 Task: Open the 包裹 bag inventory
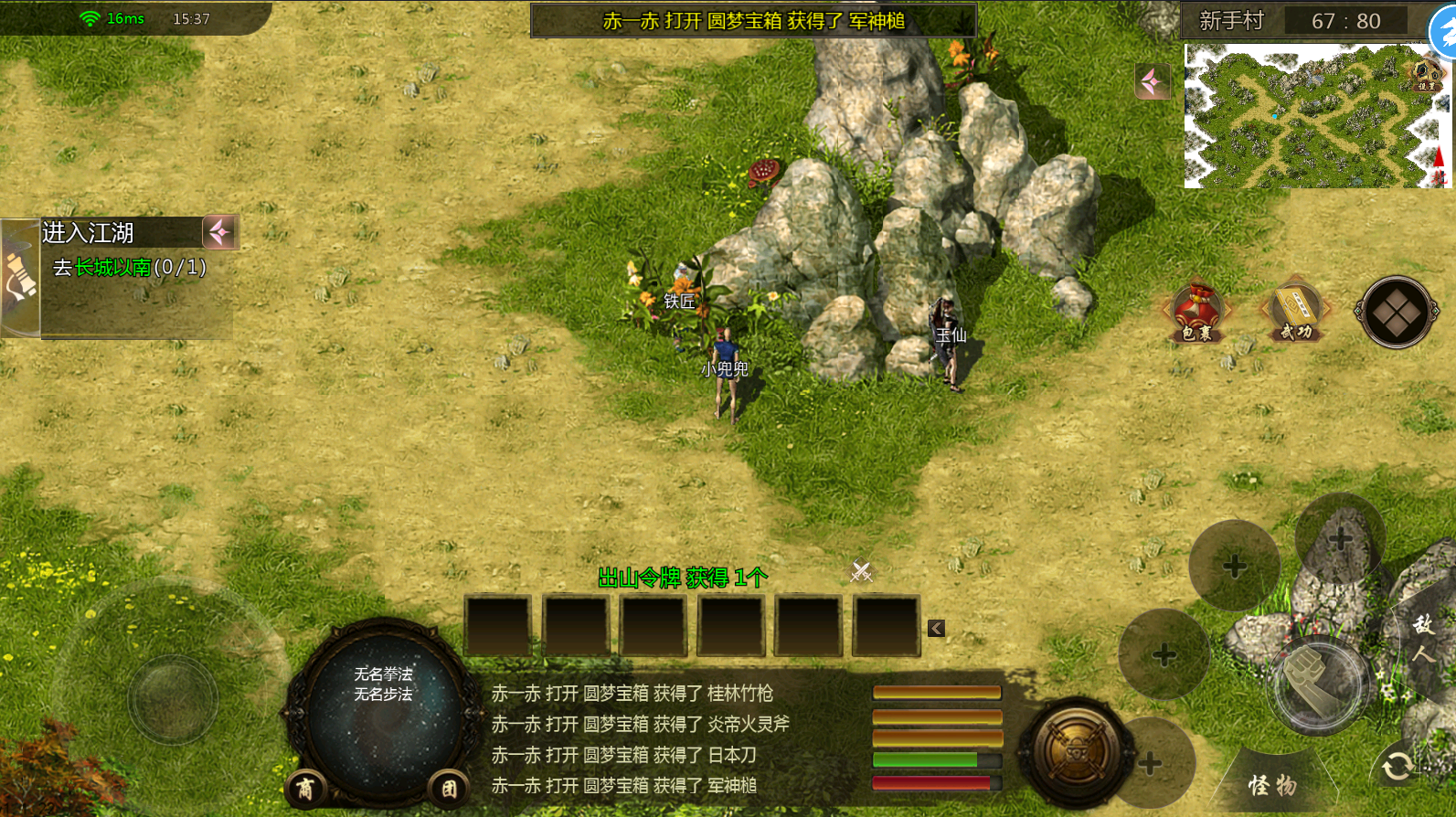tap(1196, 313)
